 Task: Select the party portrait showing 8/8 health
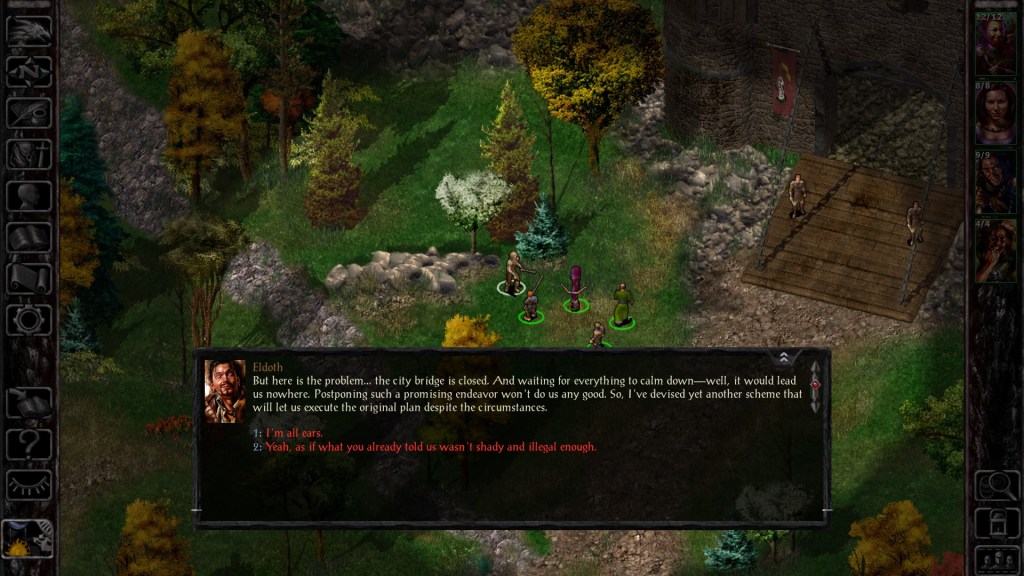(x=995, y=114)
